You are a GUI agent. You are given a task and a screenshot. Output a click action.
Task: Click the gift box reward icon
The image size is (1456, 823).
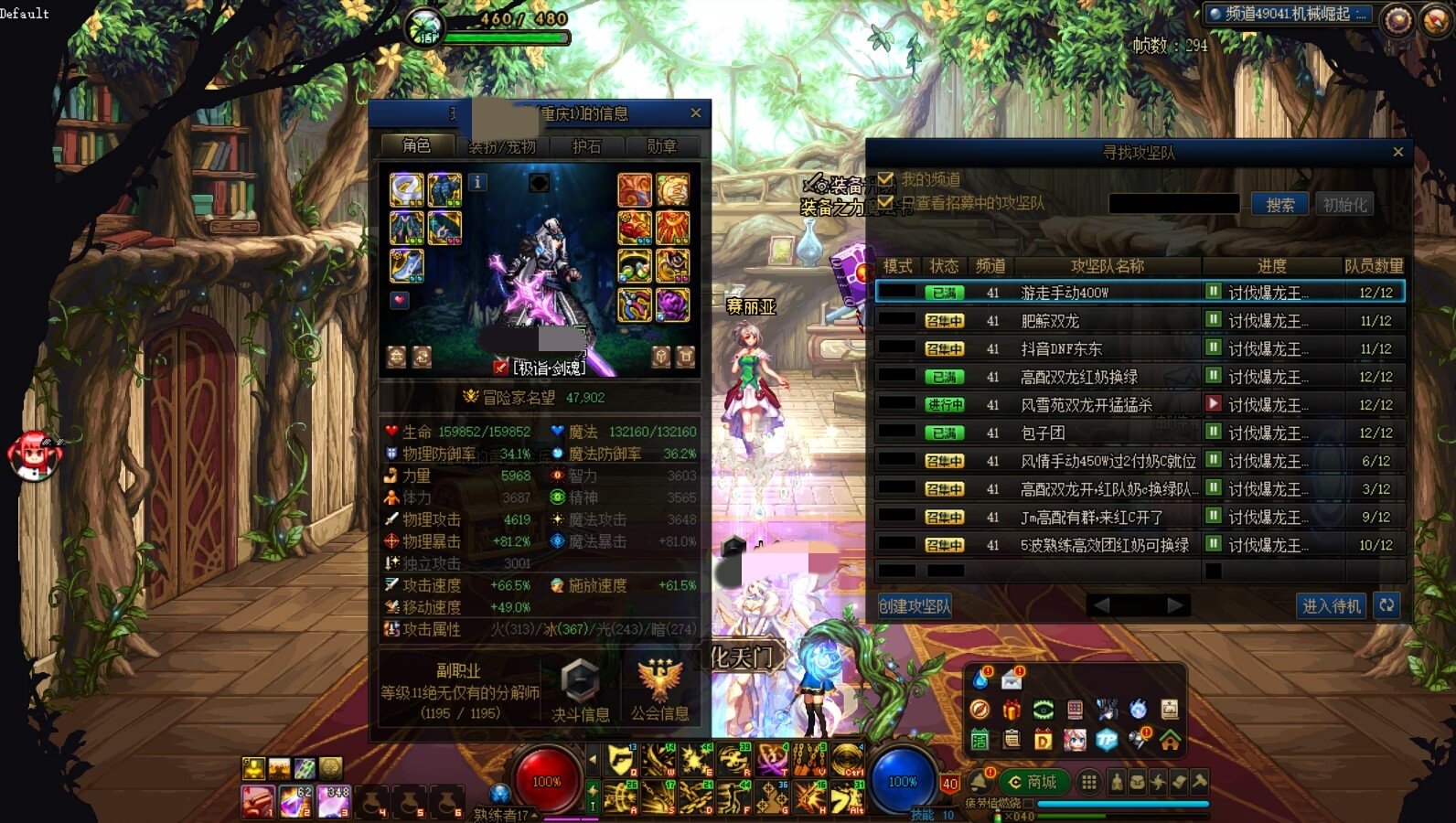(1012, 710)
